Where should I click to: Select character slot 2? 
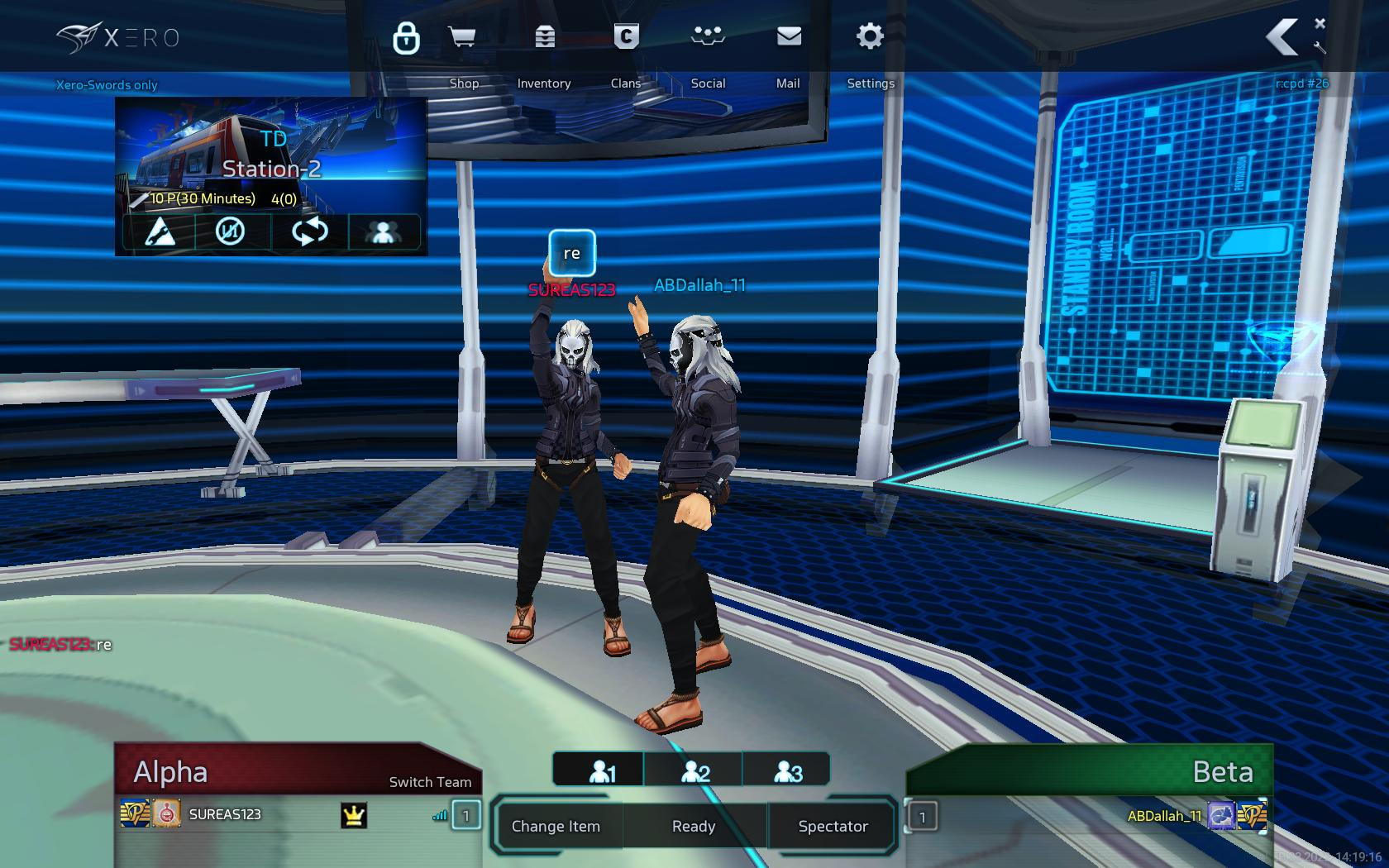pyautogui.click(x=695, y=772)
